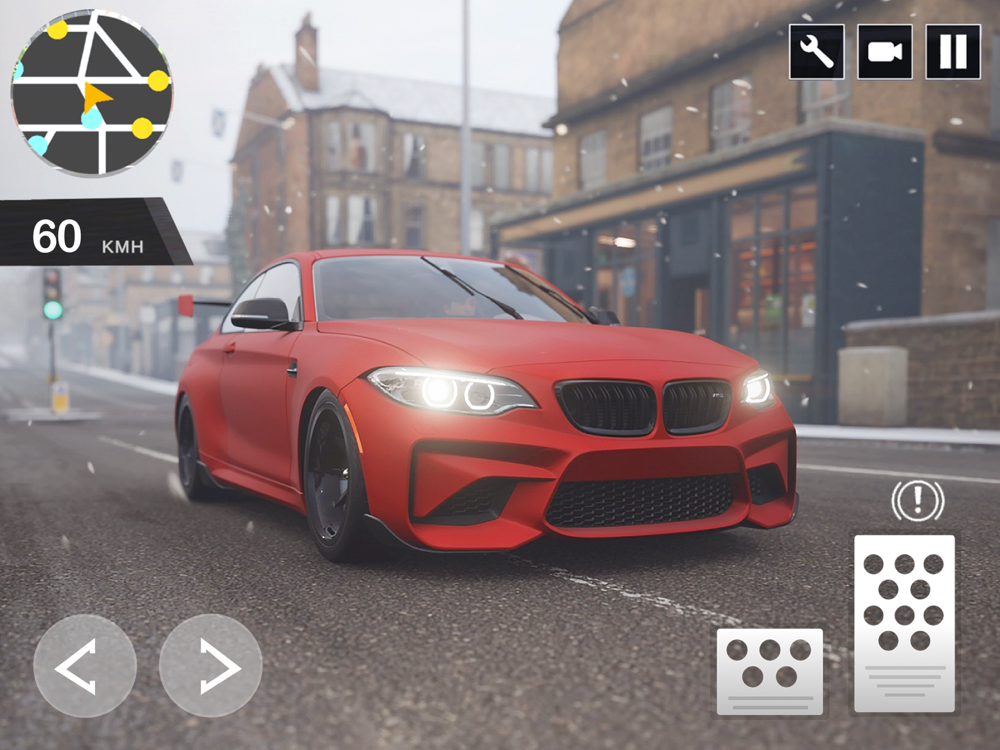Open the wrench settings button
The height and width of the screenshot is (750, 1000).
coord(817,52)
